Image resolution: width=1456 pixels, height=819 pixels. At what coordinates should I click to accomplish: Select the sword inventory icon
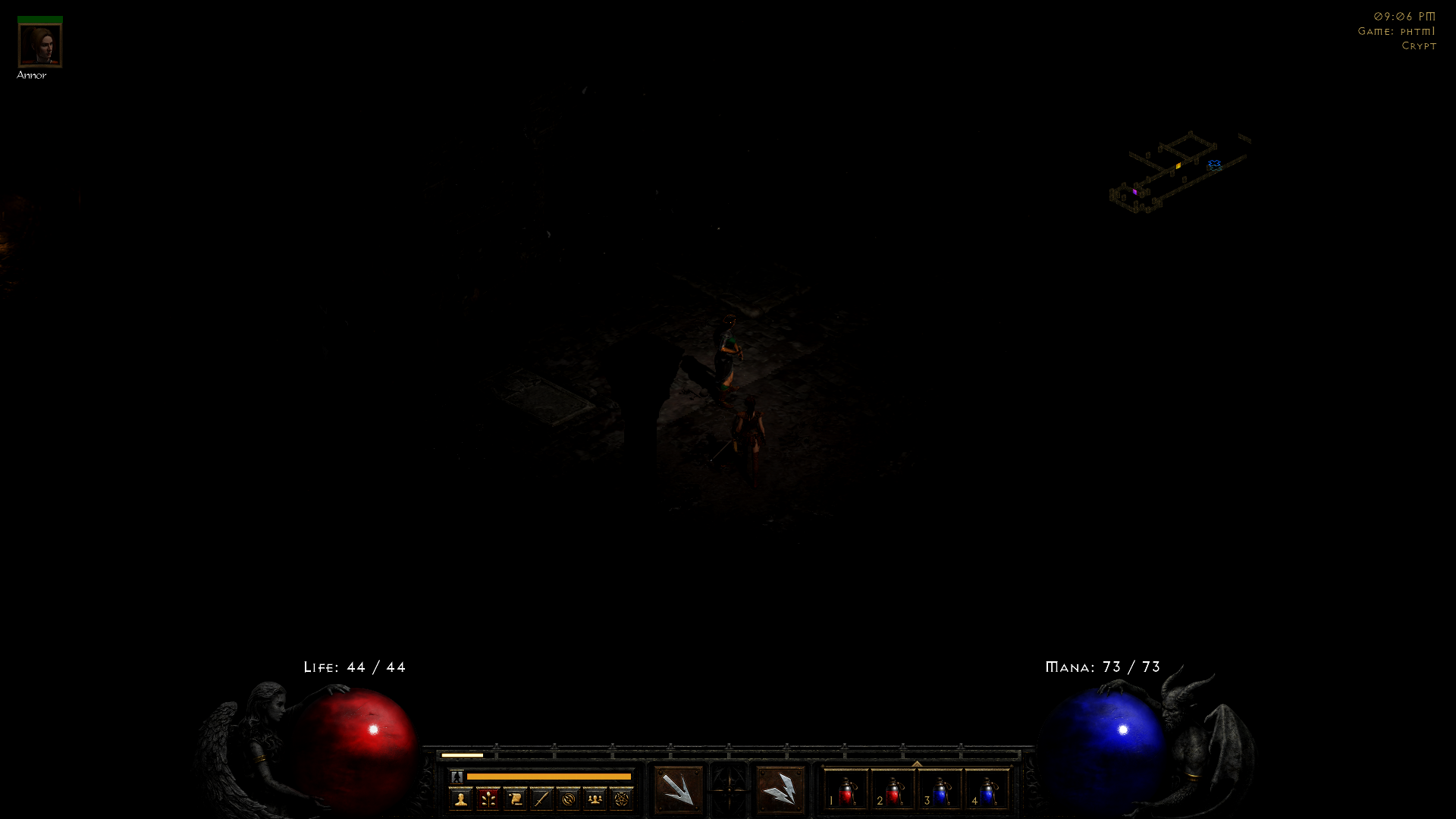(541, 799)
